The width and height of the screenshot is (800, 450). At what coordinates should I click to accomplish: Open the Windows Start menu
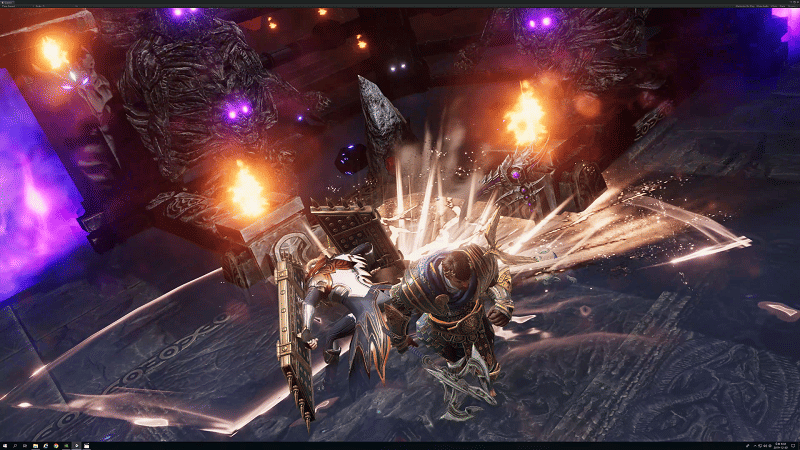coord(5,445)
